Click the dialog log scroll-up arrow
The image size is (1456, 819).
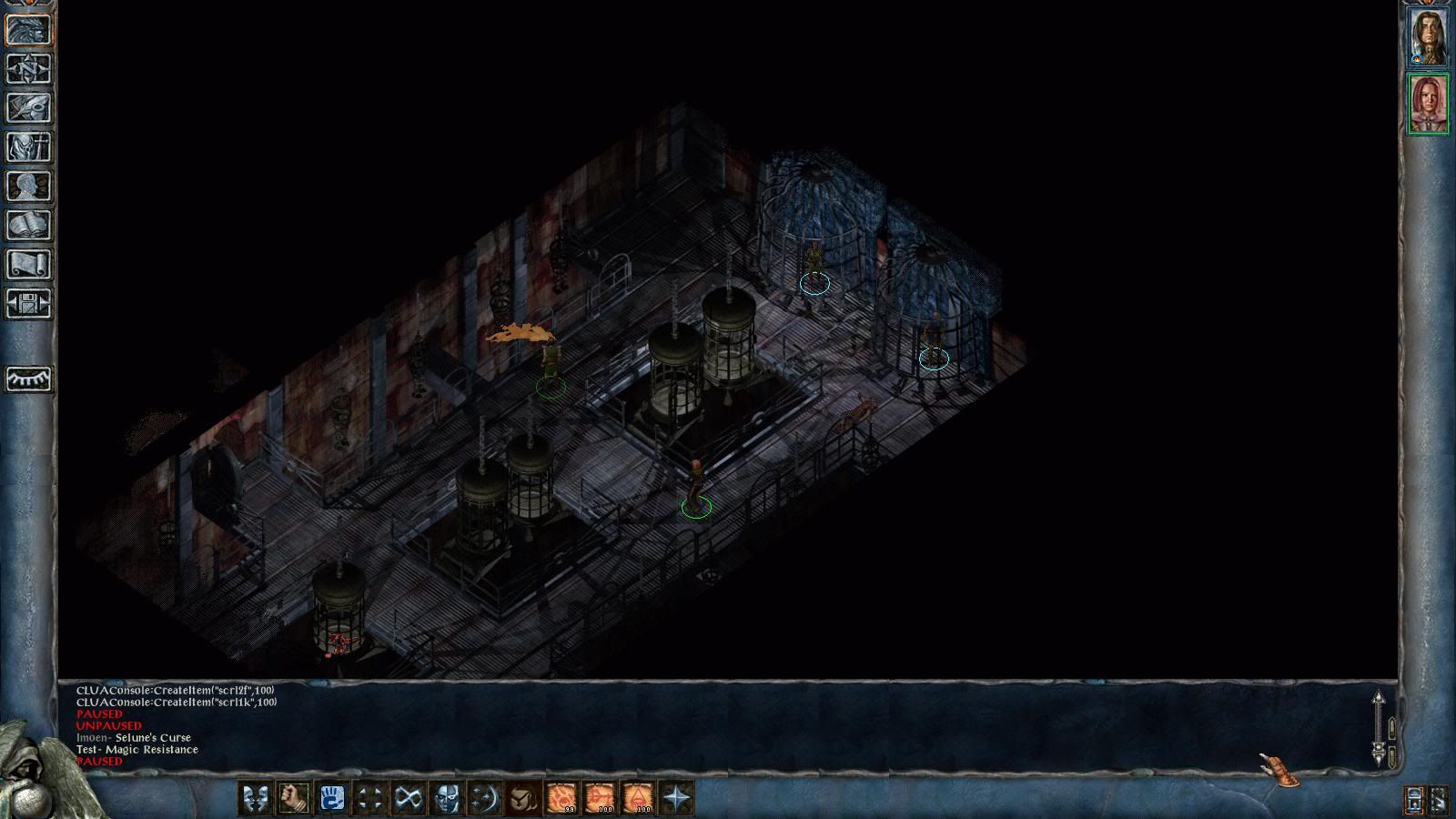1378,701
